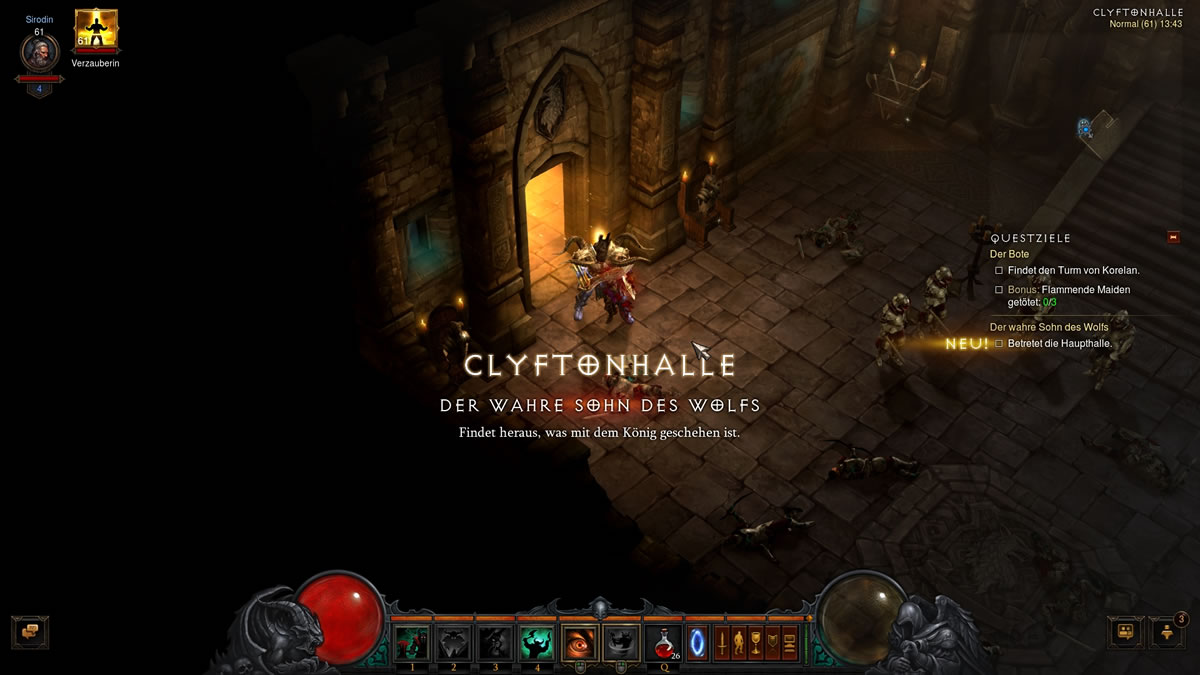Open the shield banner menu icon

773,641
